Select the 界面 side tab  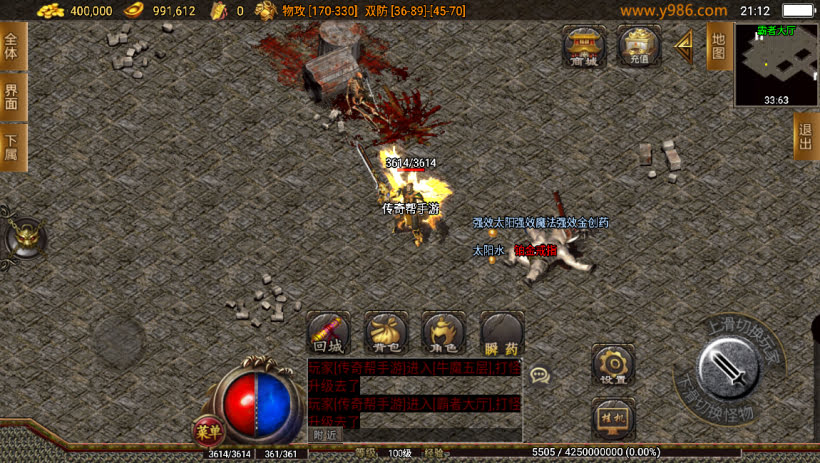coord(12,97)
